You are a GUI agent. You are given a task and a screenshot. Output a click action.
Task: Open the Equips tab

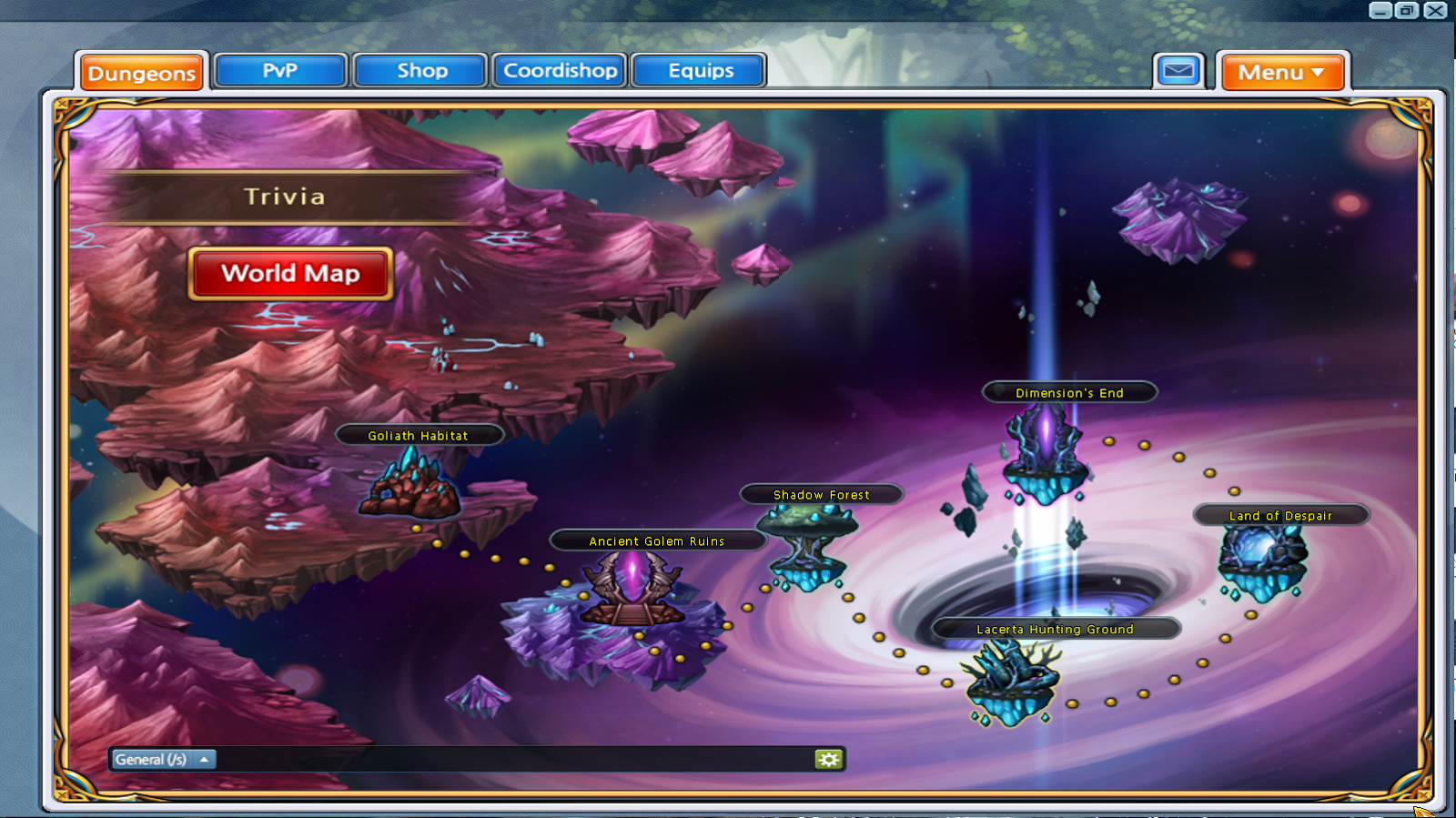698,69
